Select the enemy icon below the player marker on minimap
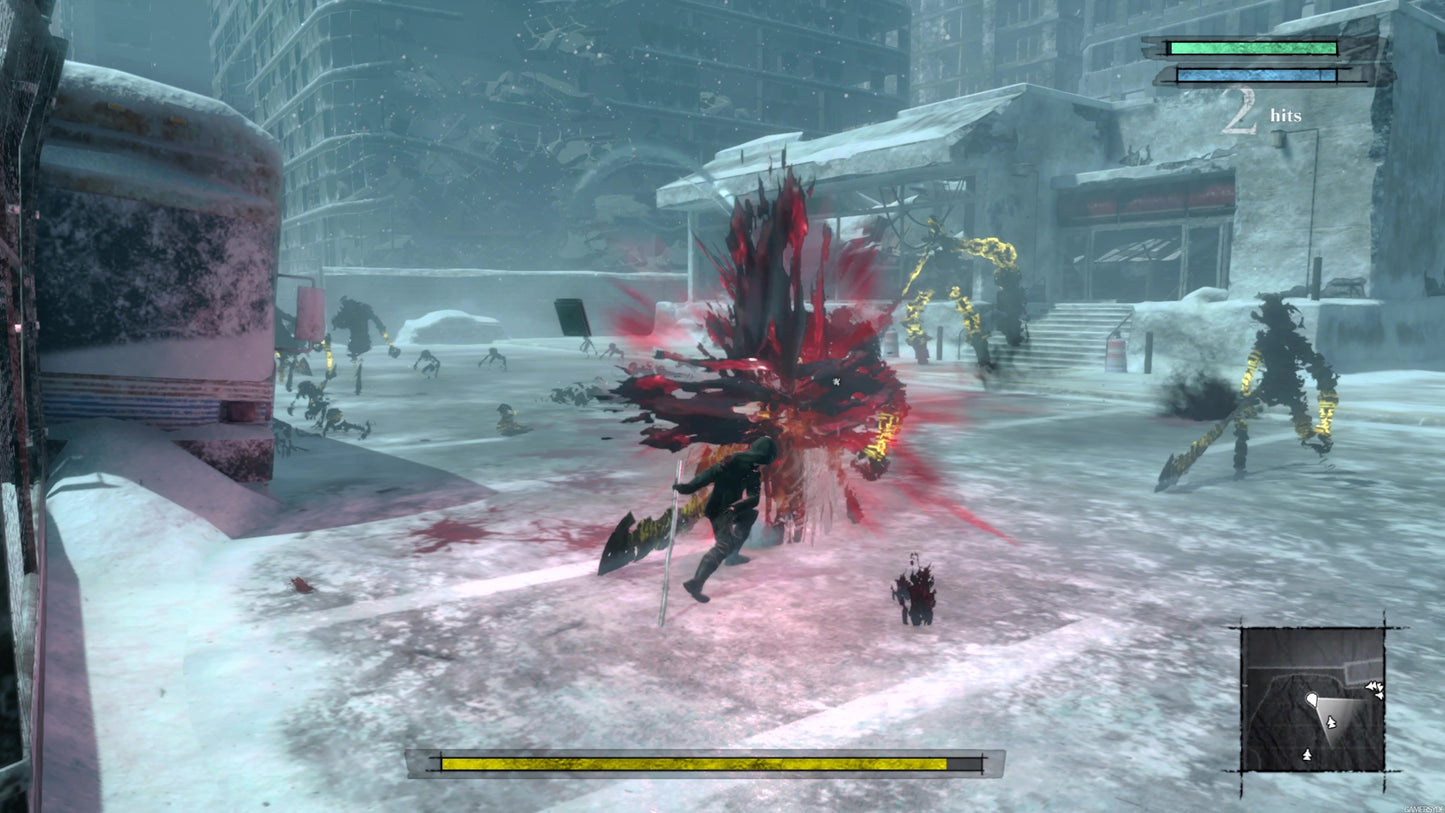Viewport: 1445px width, 813px height. [1331, 720]
